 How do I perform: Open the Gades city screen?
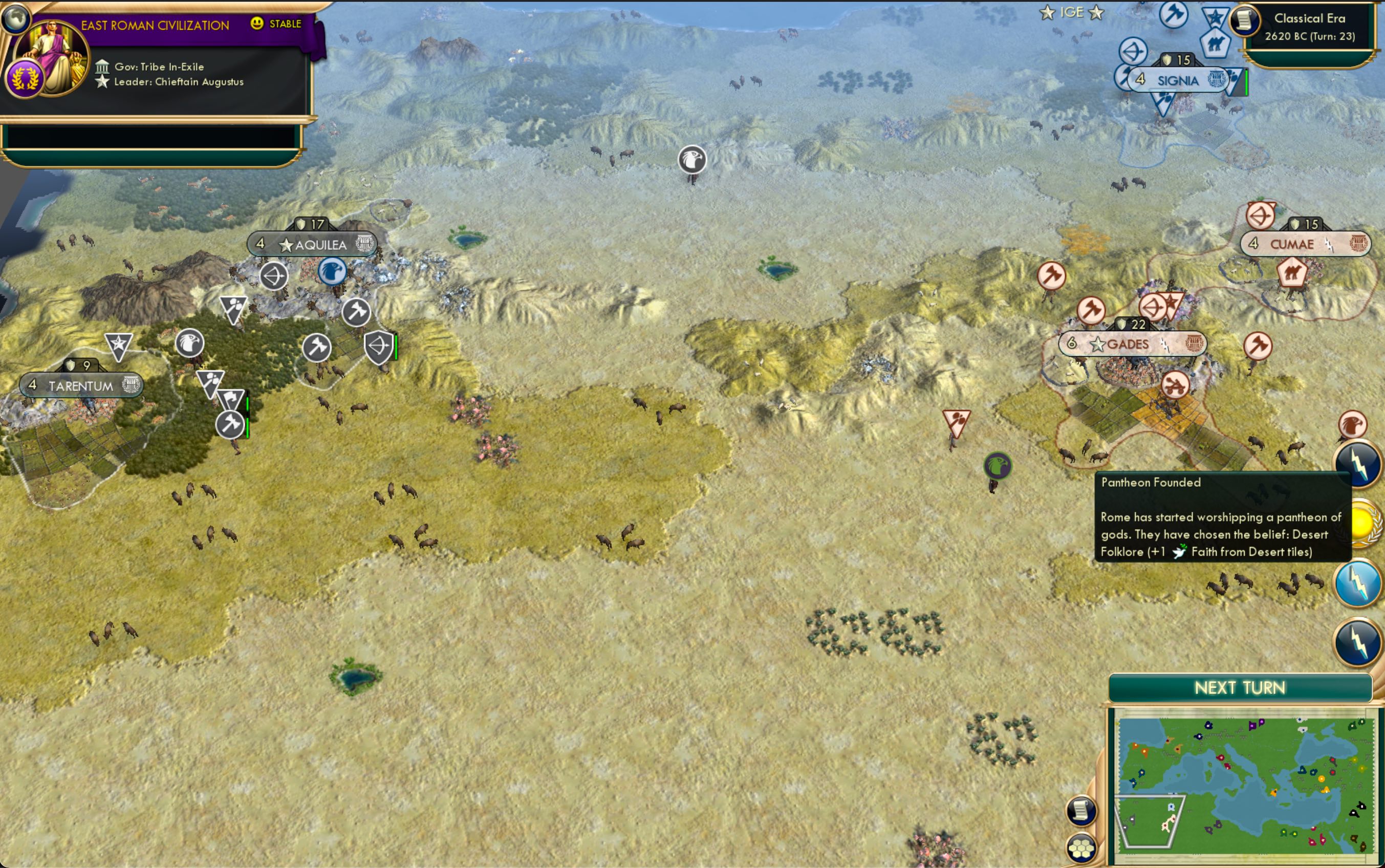tap(1129, 343)
